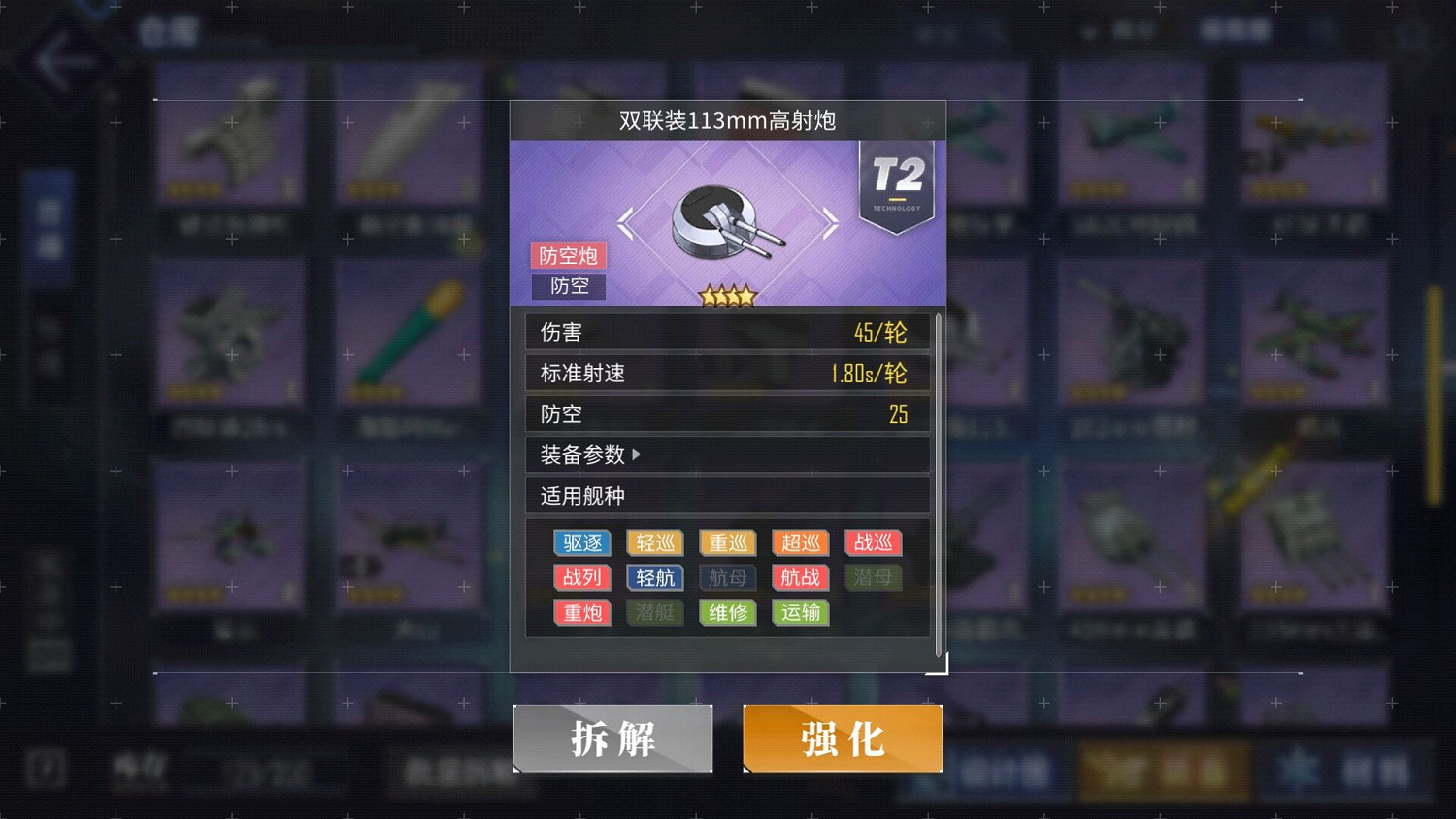This screenshot has height=819, width=1456.
Task: Click the right chevron beside the turret image
Action: coord(831,223)
